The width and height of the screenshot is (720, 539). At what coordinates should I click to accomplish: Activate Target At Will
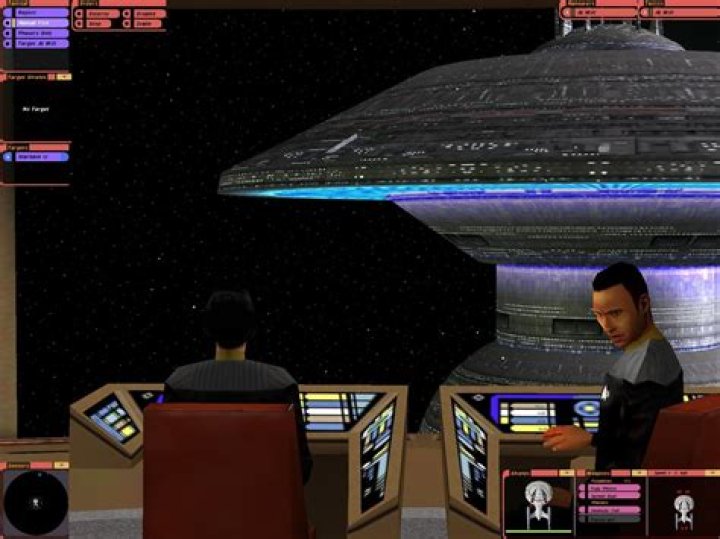pos(38,44)
